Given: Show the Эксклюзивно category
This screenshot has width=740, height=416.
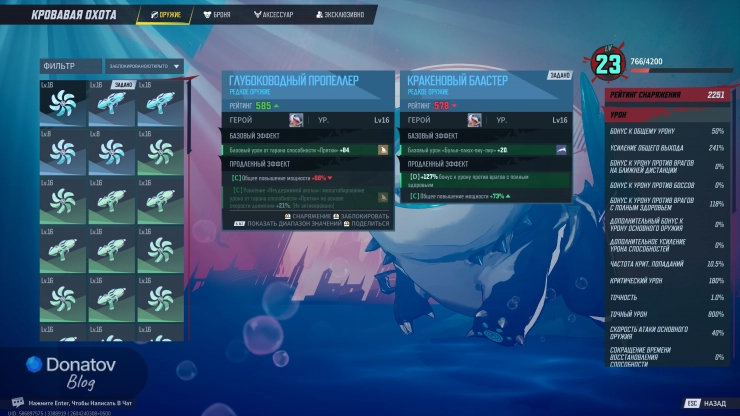Looking at the screenshot, I should pos(343,15).
